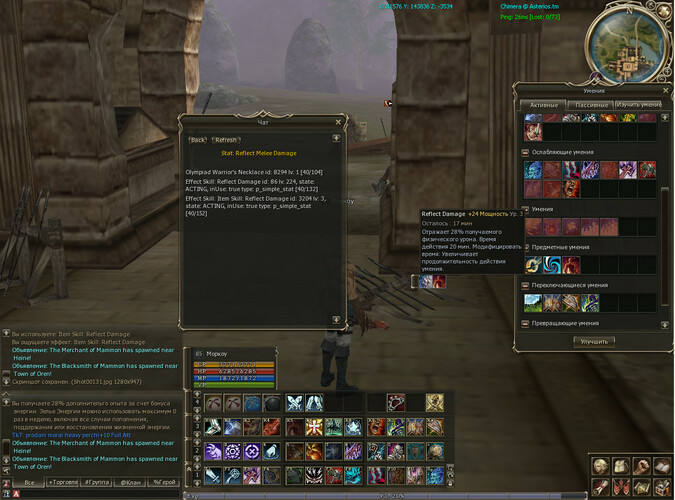Select the Изучить умения tab

pyautogui.click(x=638, y=104)
